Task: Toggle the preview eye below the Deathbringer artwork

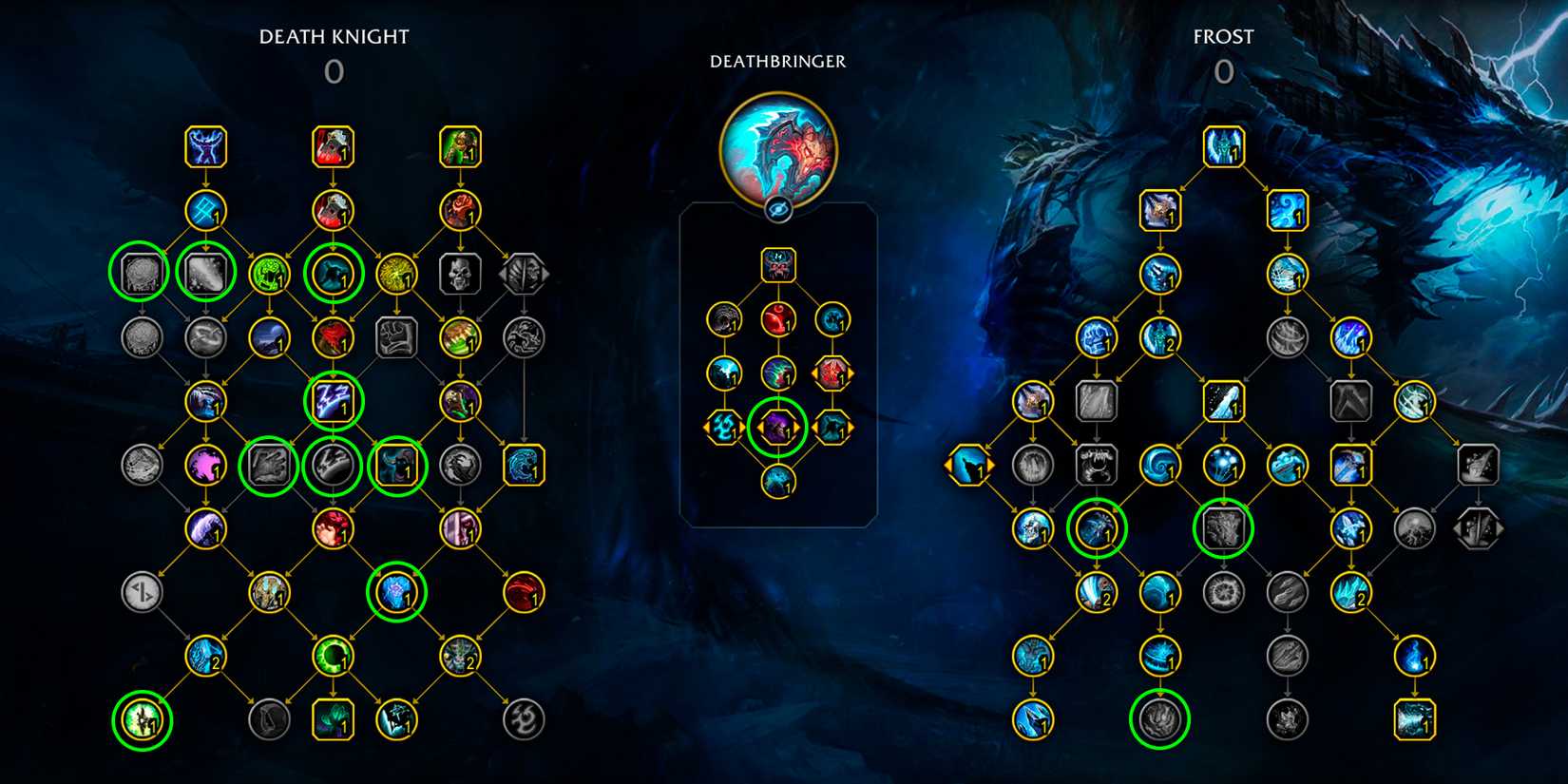Action: [779, 211]
